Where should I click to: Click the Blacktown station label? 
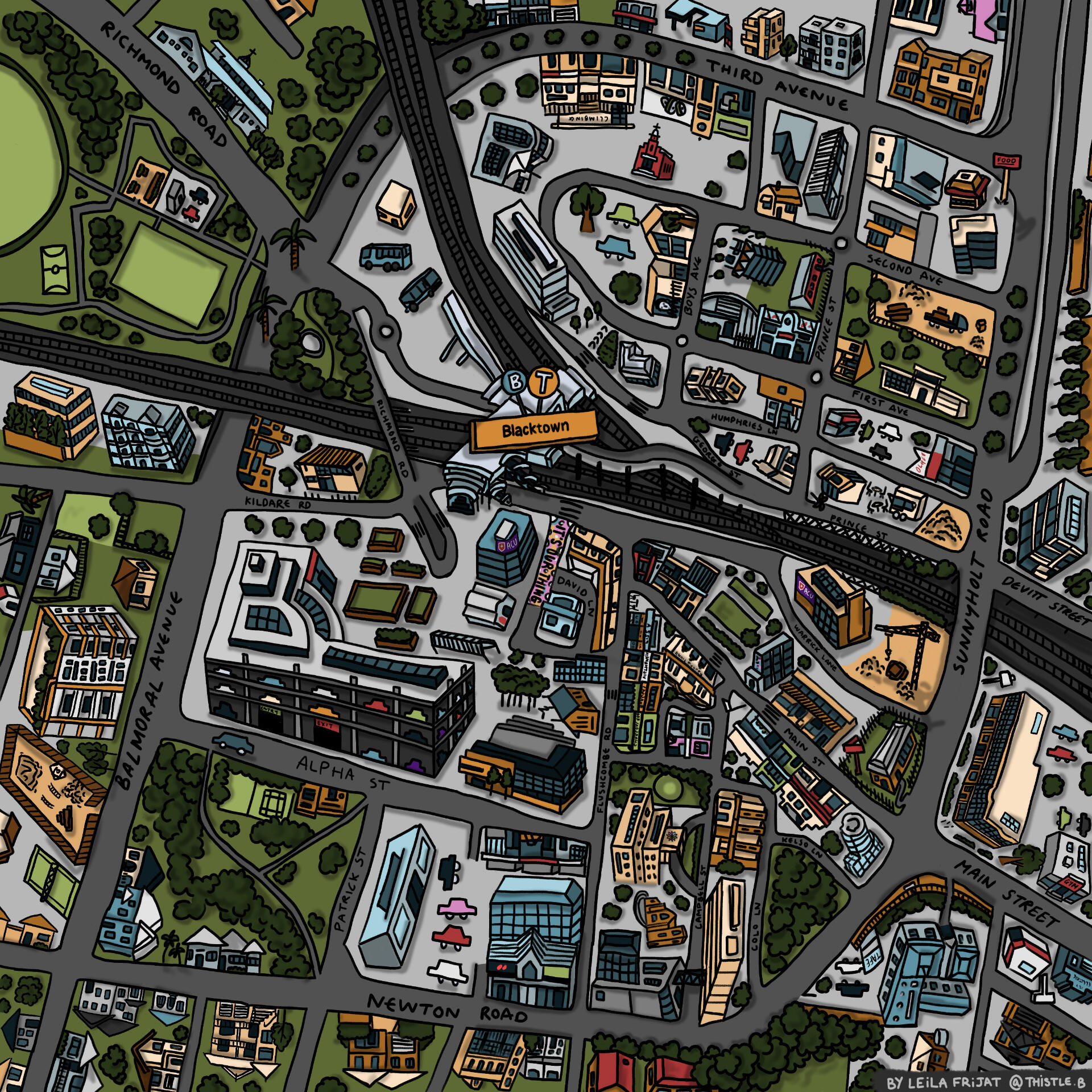[x=534, y=429]
